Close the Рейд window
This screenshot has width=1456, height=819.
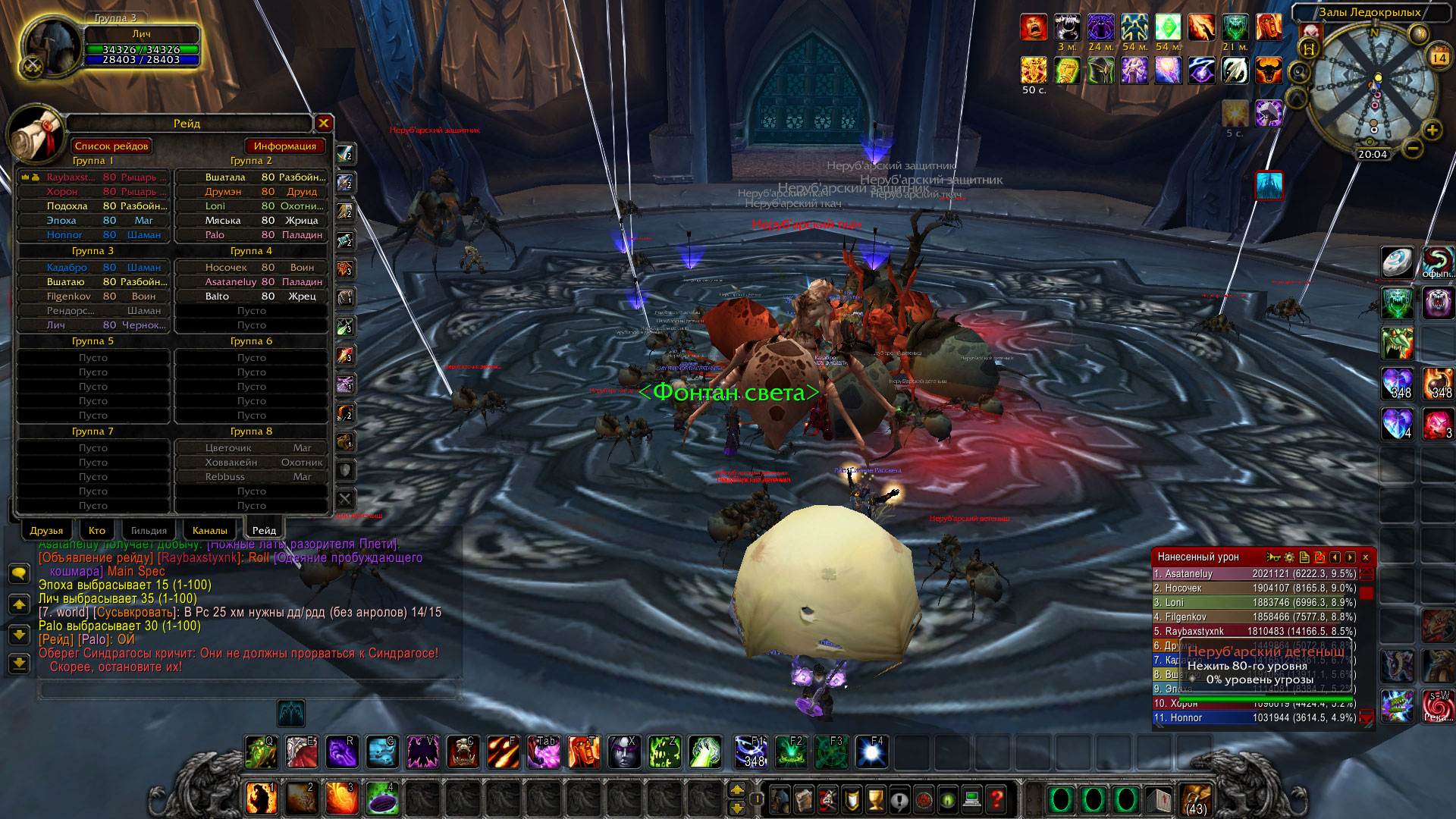coord(324,123)
